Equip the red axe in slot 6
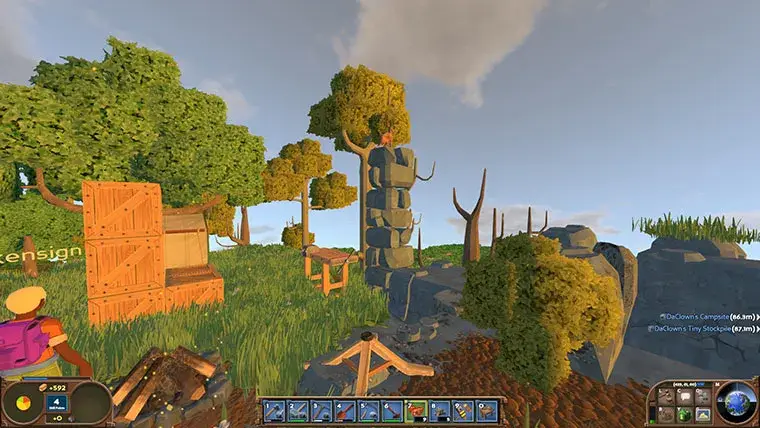The image size is (760, 428). [392, 410]
